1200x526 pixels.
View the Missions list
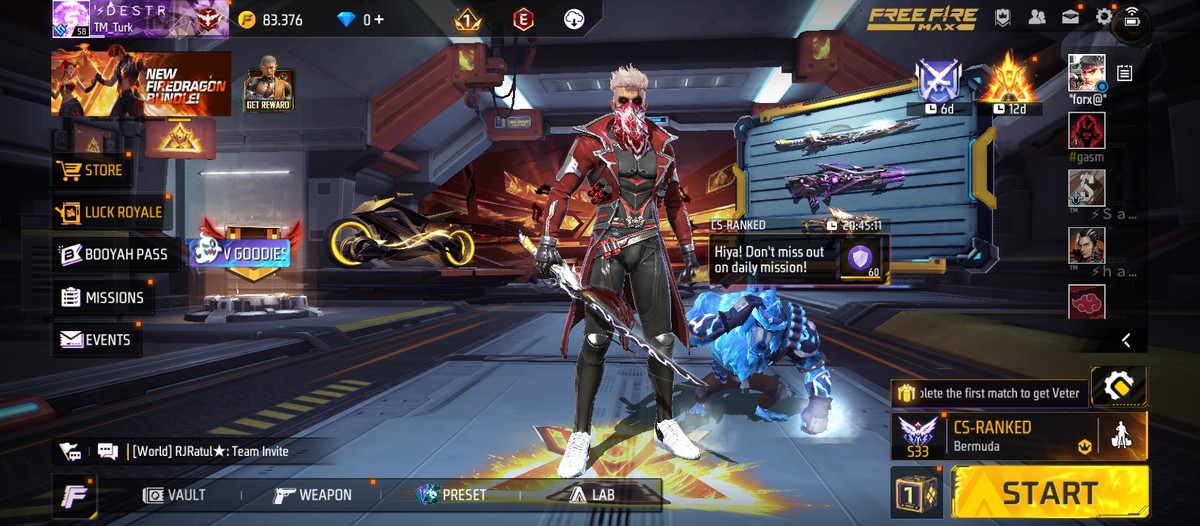click(102, 297)
